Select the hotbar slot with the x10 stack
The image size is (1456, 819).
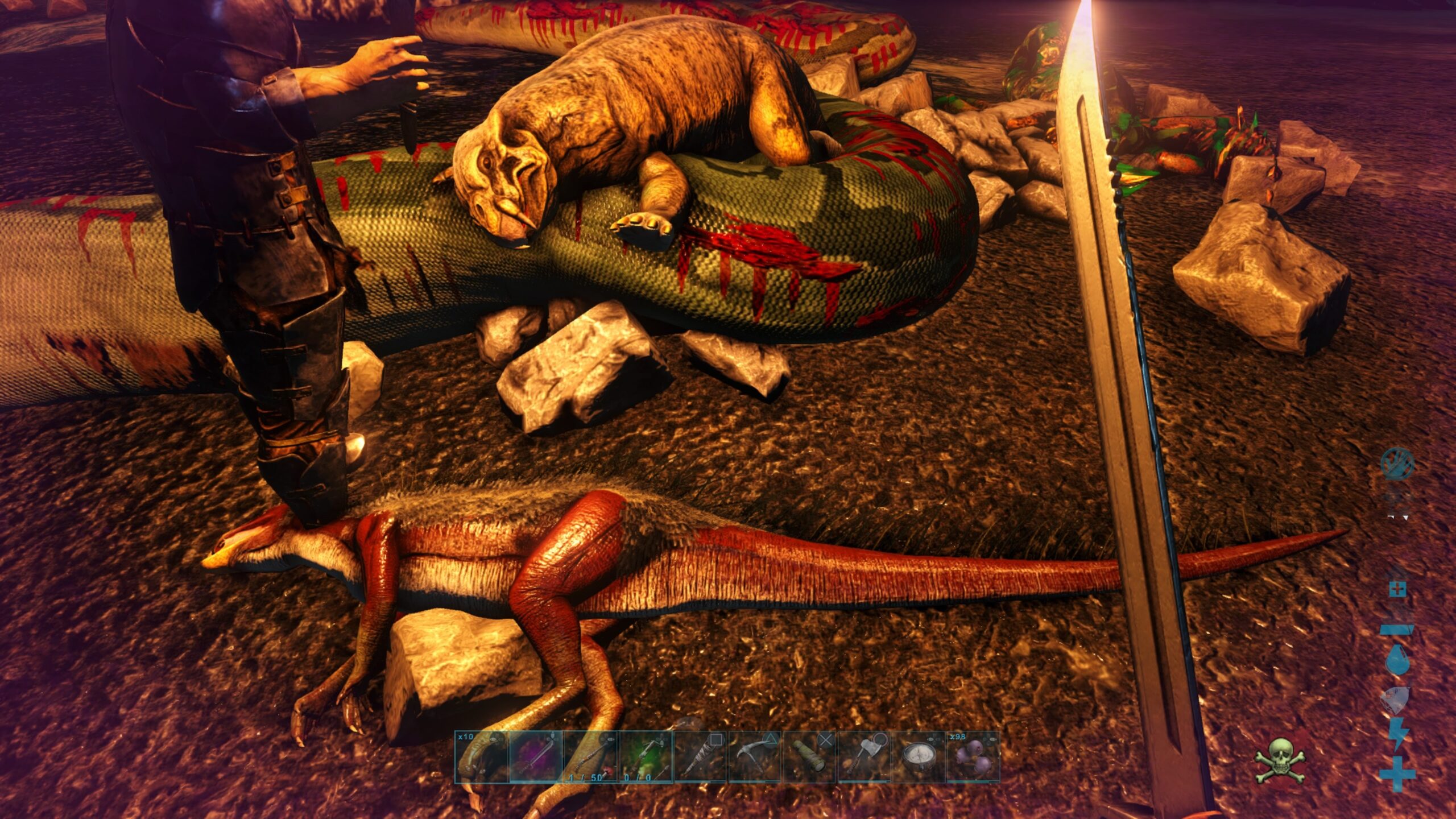(481, 757)
